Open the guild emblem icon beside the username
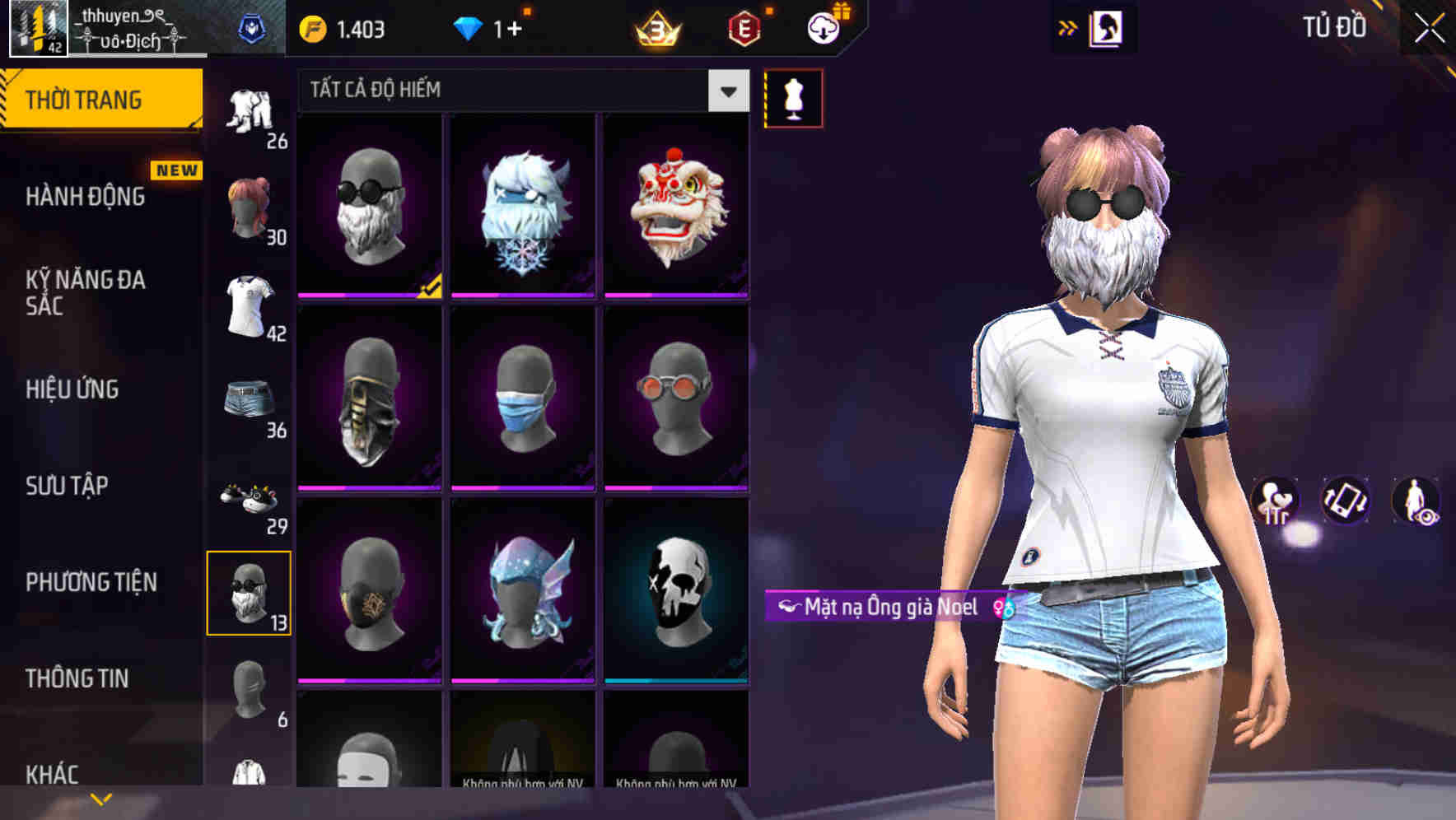1456x820 pixels. point(253,27)
